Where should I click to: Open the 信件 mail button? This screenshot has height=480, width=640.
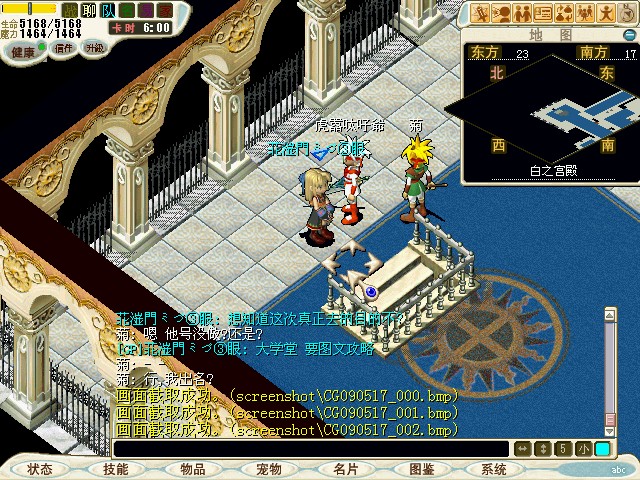(x=64, y=48)
